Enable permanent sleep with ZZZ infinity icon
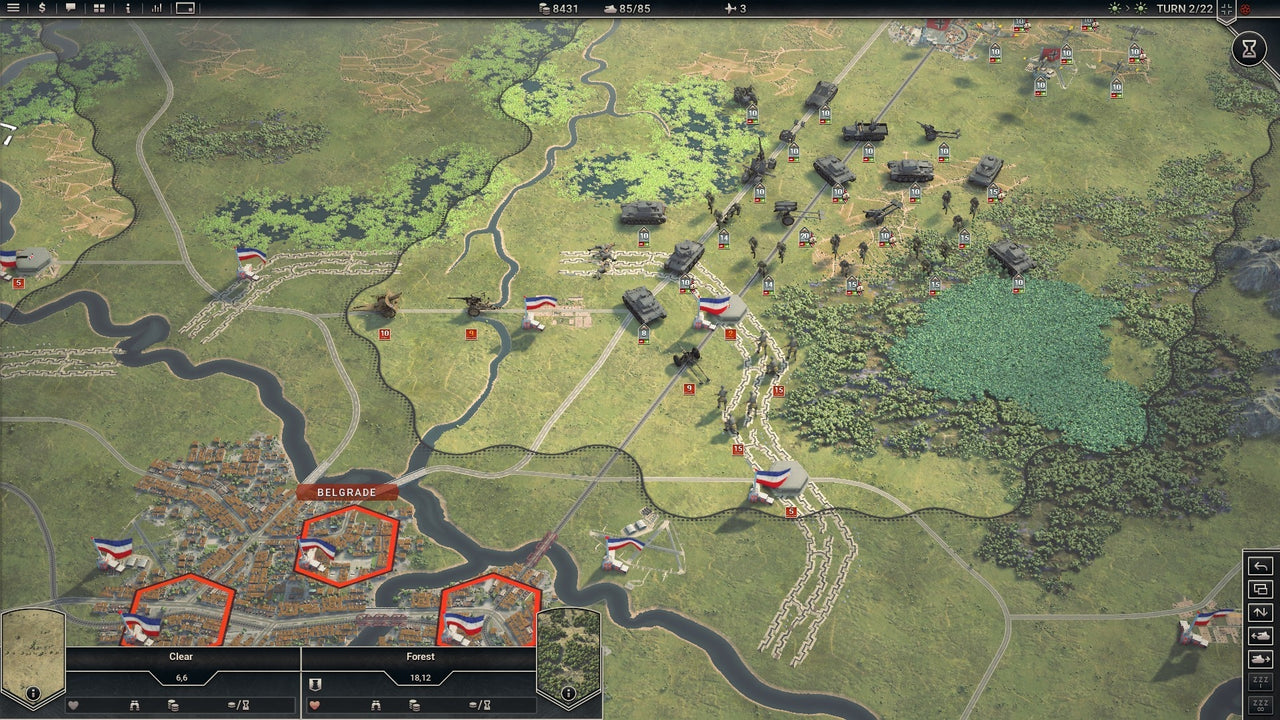Screen dimensions: 1280x720 click(1261, 707)
